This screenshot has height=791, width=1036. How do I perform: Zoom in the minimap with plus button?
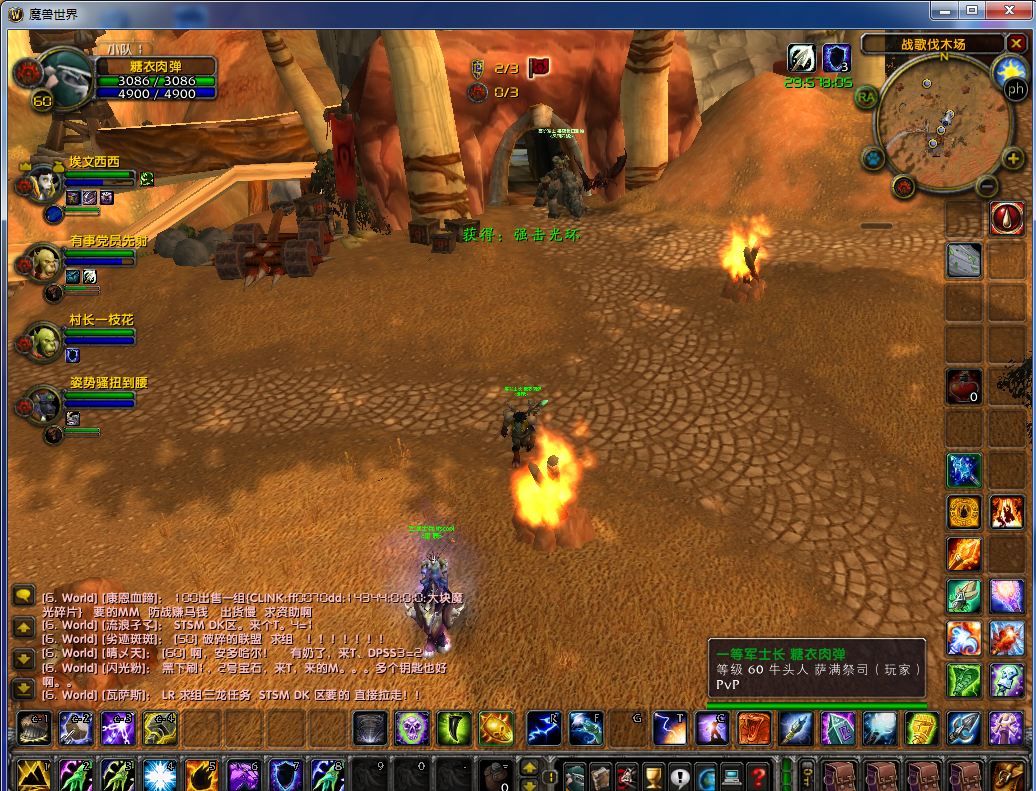click(1013, 159)
